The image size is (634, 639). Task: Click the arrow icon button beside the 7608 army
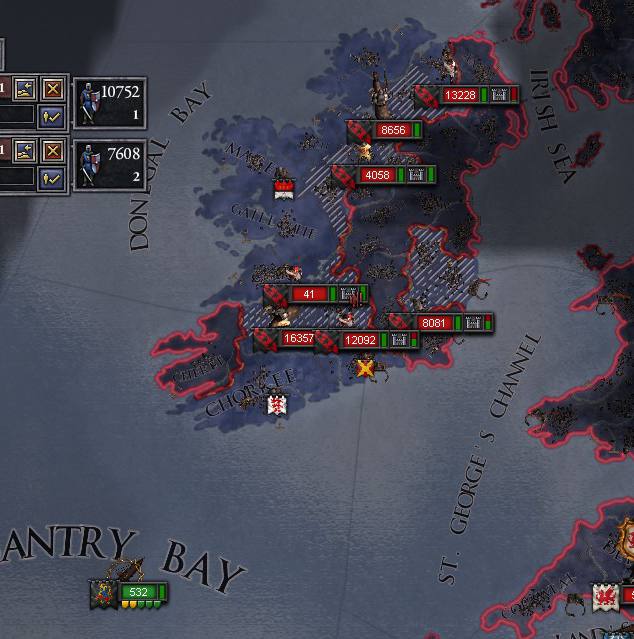click(25, 151)
